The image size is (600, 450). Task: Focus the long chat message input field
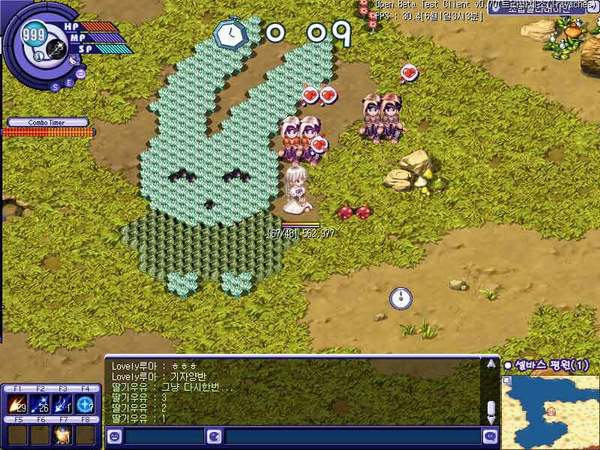(350, 437)
